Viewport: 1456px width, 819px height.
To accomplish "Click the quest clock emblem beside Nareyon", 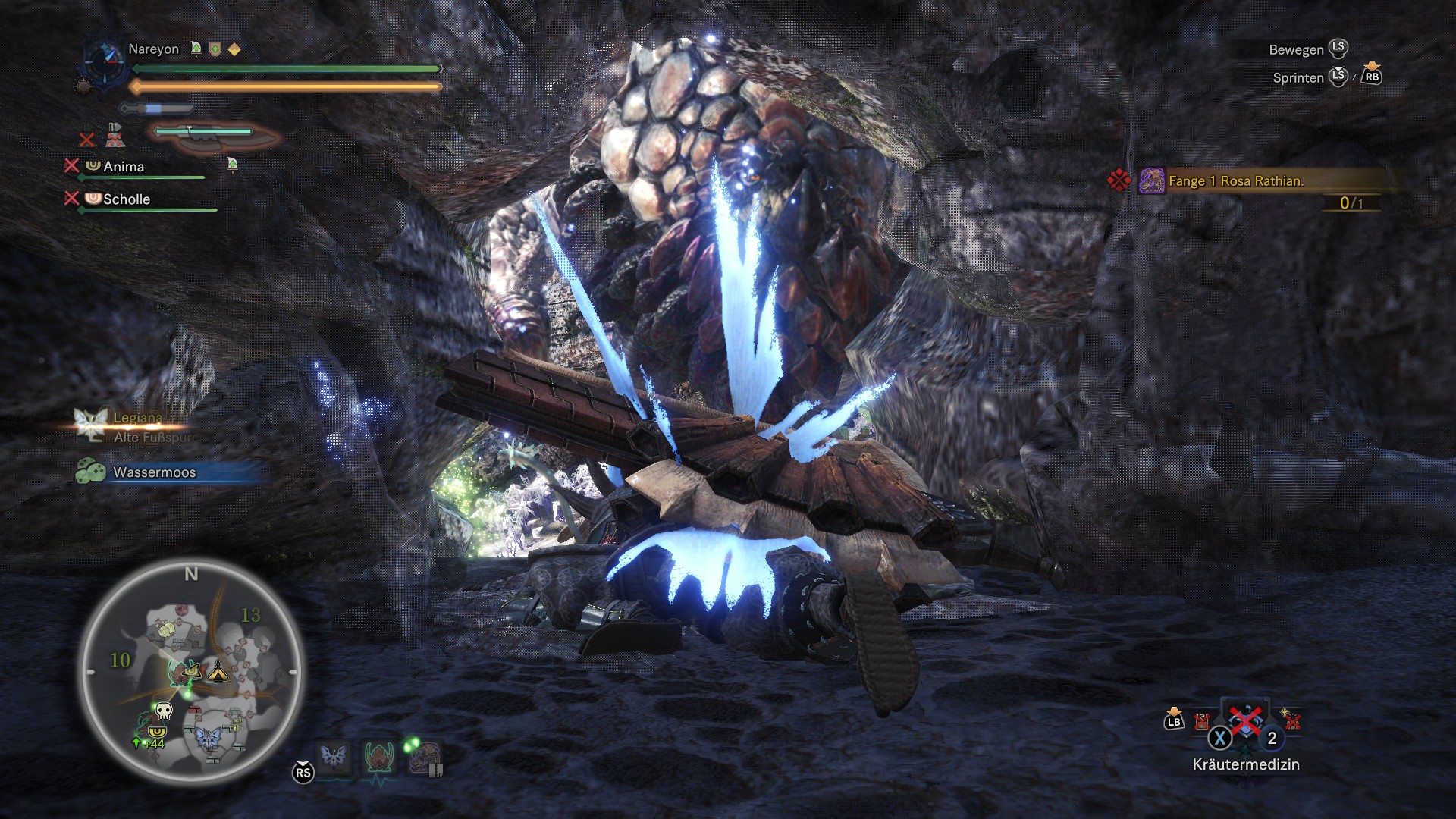I will (x=102, y=58).
